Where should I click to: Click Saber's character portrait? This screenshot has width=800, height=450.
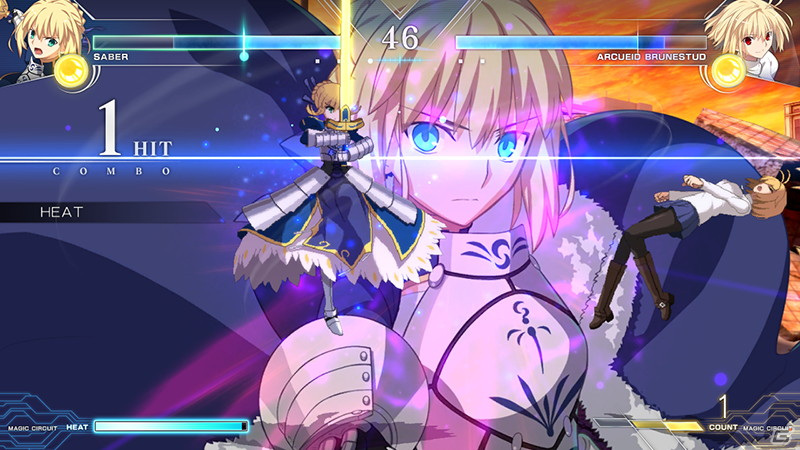coord(37,33)
